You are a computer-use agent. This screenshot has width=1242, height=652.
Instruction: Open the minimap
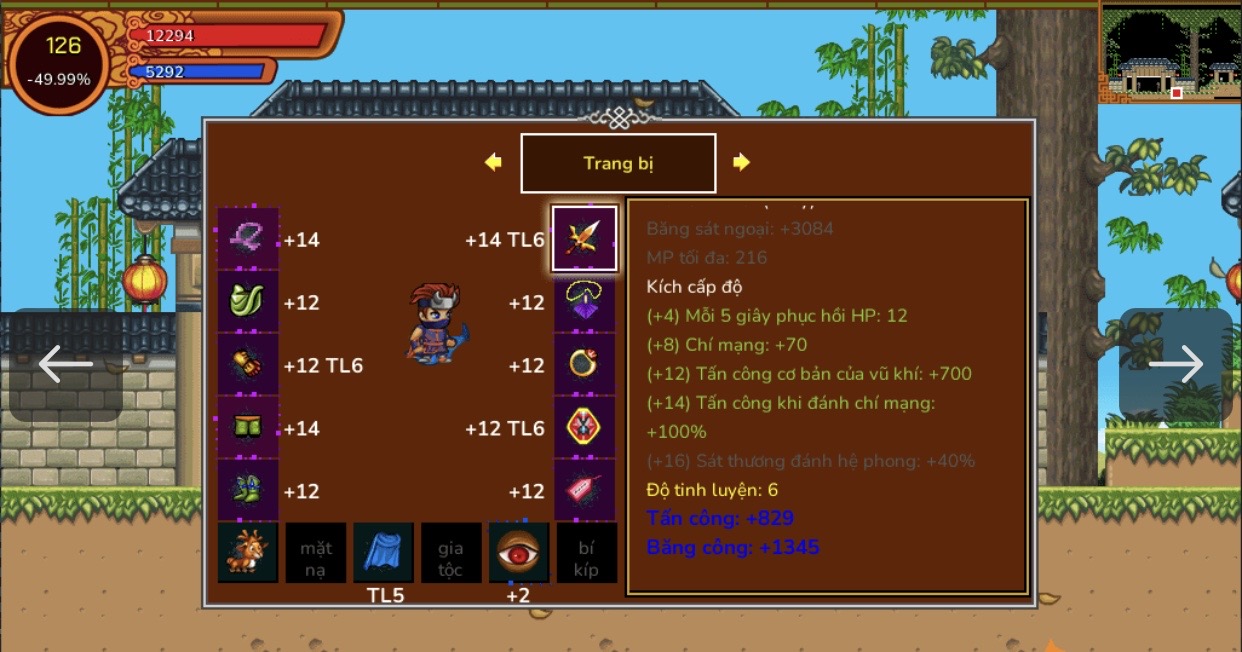(x=1170, y=52)
